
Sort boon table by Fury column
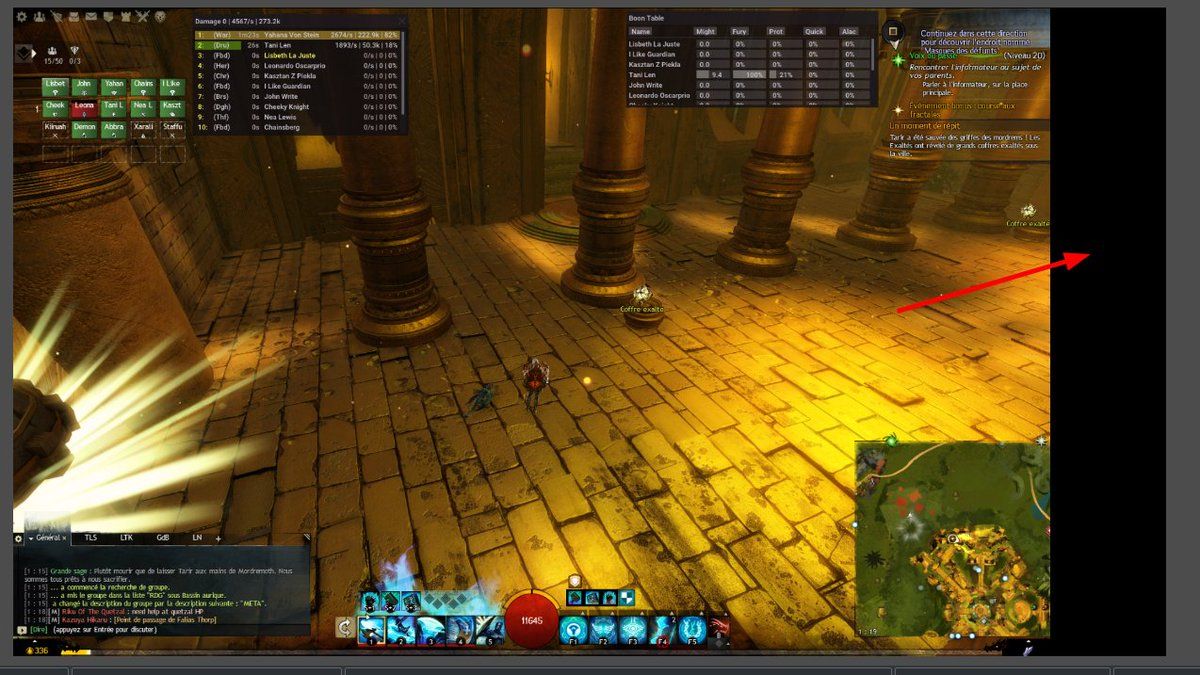coord(740,32)
